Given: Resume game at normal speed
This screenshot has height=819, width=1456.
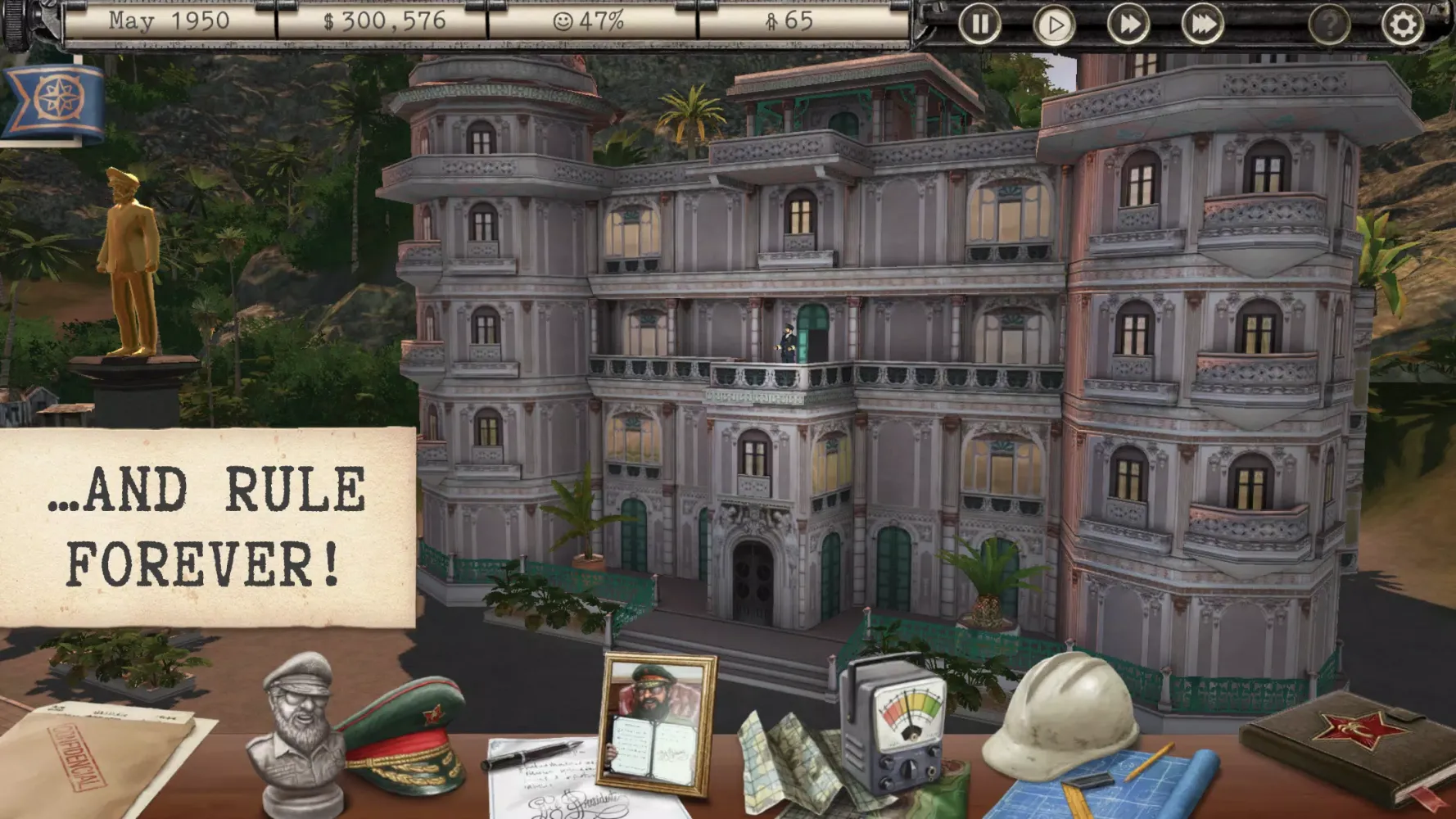Looking at the screenshot, I should pos(1055,25).
